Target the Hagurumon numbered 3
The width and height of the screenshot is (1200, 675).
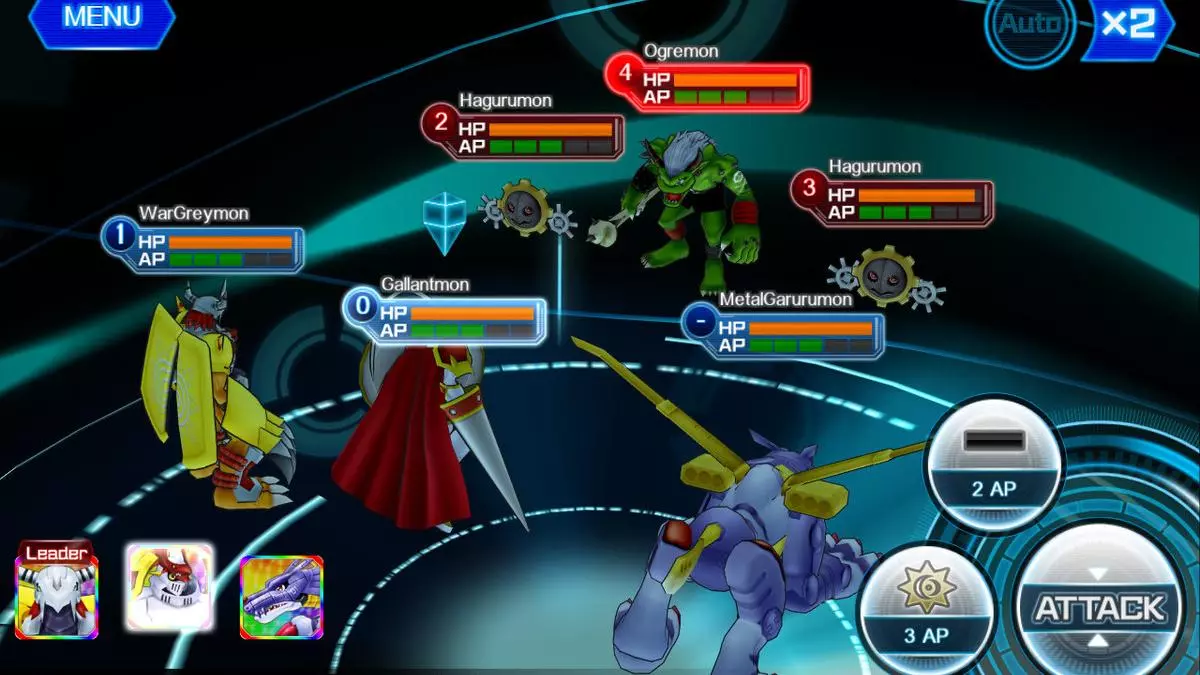[893, 201]
